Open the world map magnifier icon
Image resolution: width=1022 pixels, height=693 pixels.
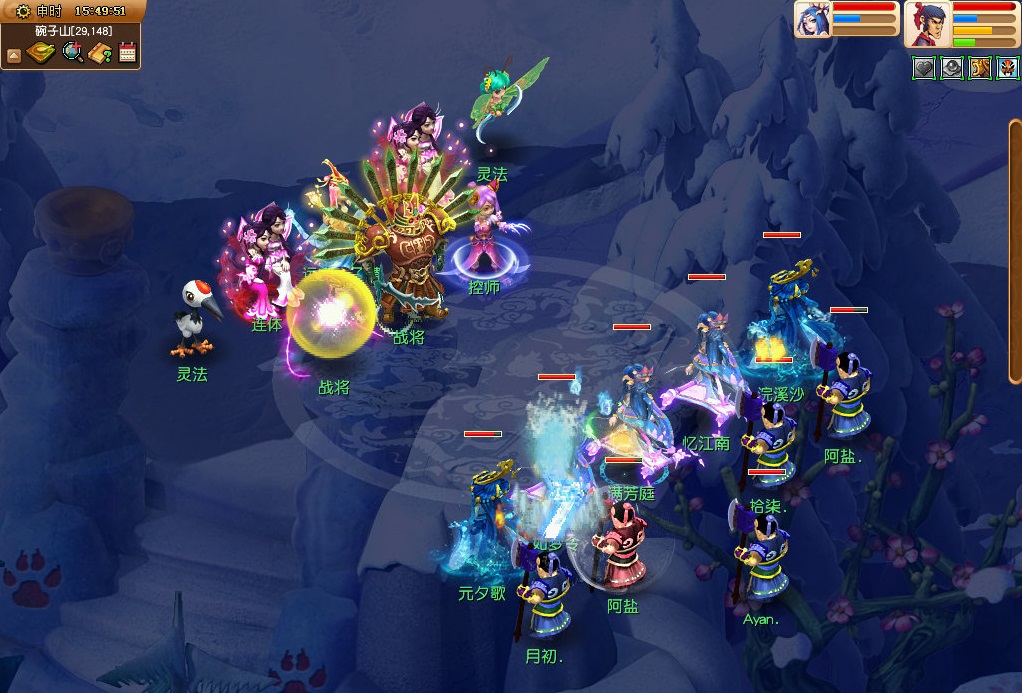click(72, 52)
